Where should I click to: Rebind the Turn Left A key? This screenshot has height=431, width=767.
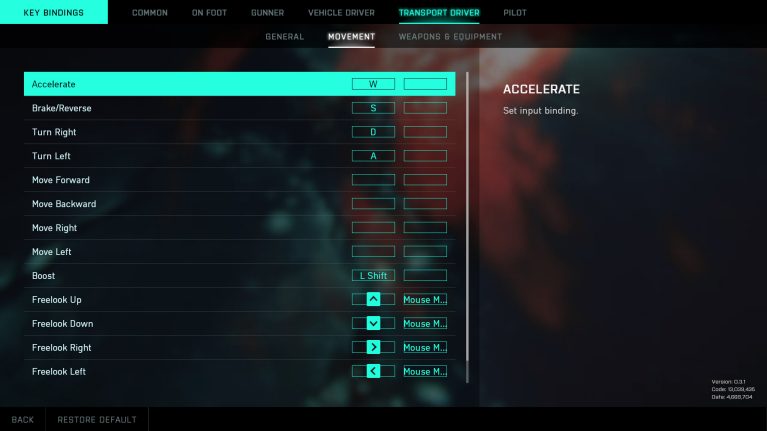pos(373,156)
